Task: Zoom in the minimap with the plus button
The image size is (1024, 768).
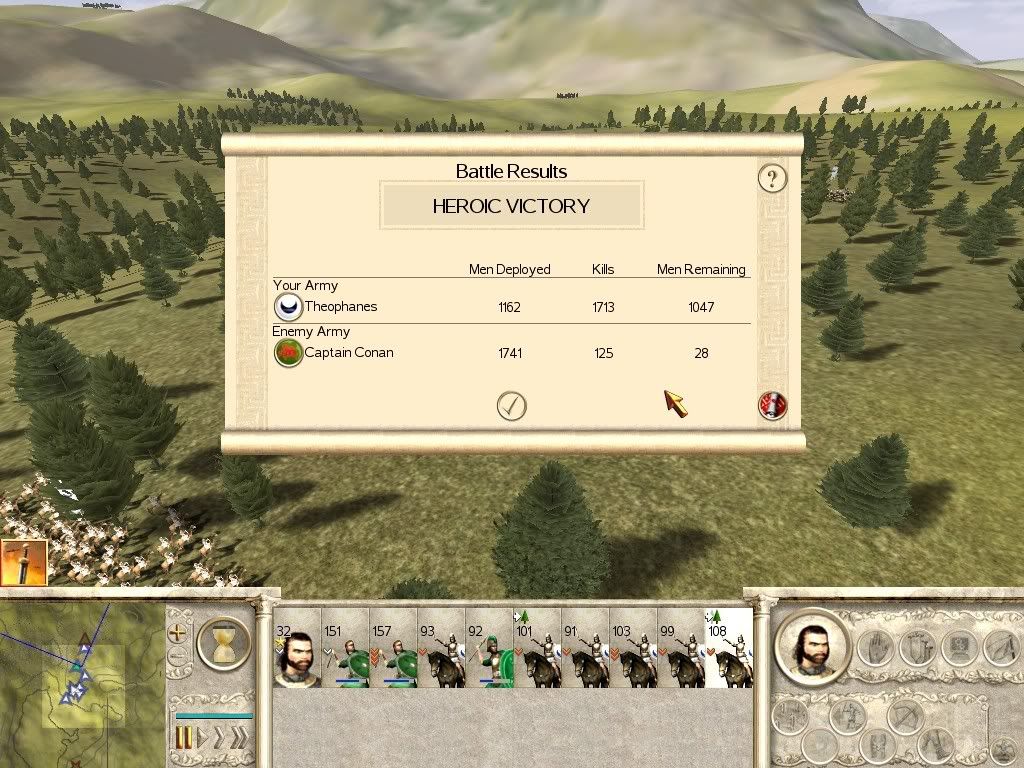Action: point(178,633)
